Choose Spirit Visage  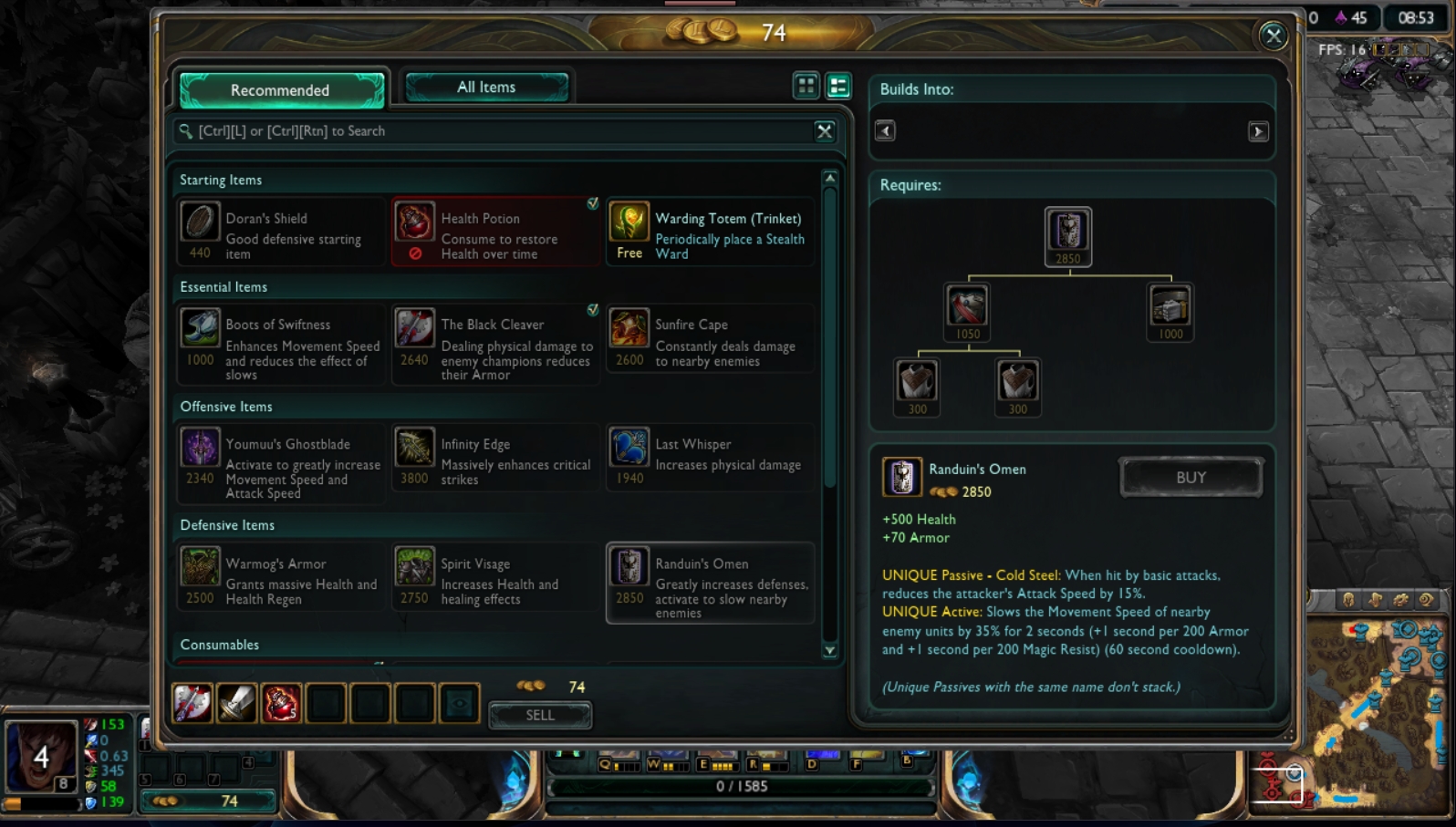click(495, 578)
